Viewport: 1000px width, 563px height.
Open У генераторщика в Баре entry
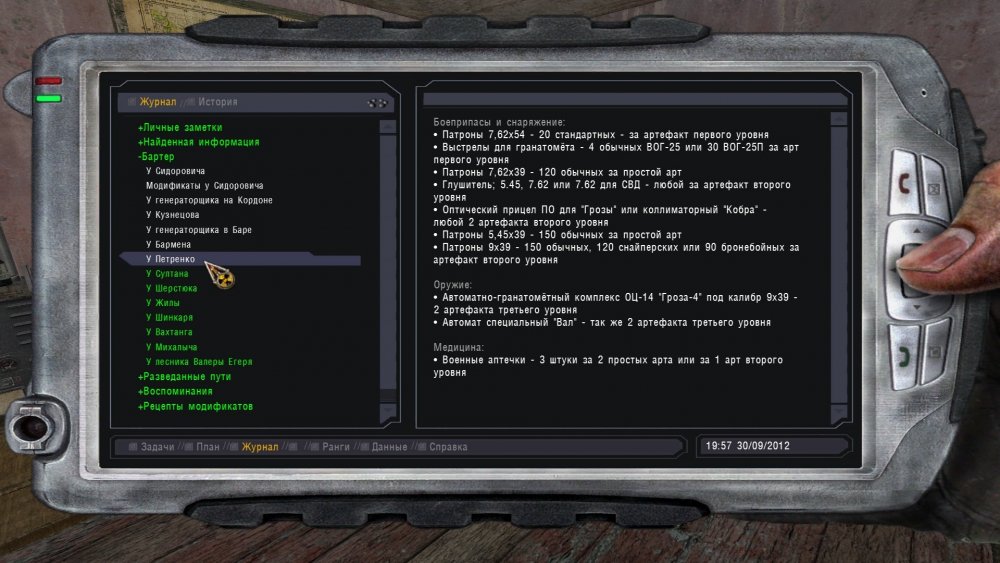tap(198, 230)
